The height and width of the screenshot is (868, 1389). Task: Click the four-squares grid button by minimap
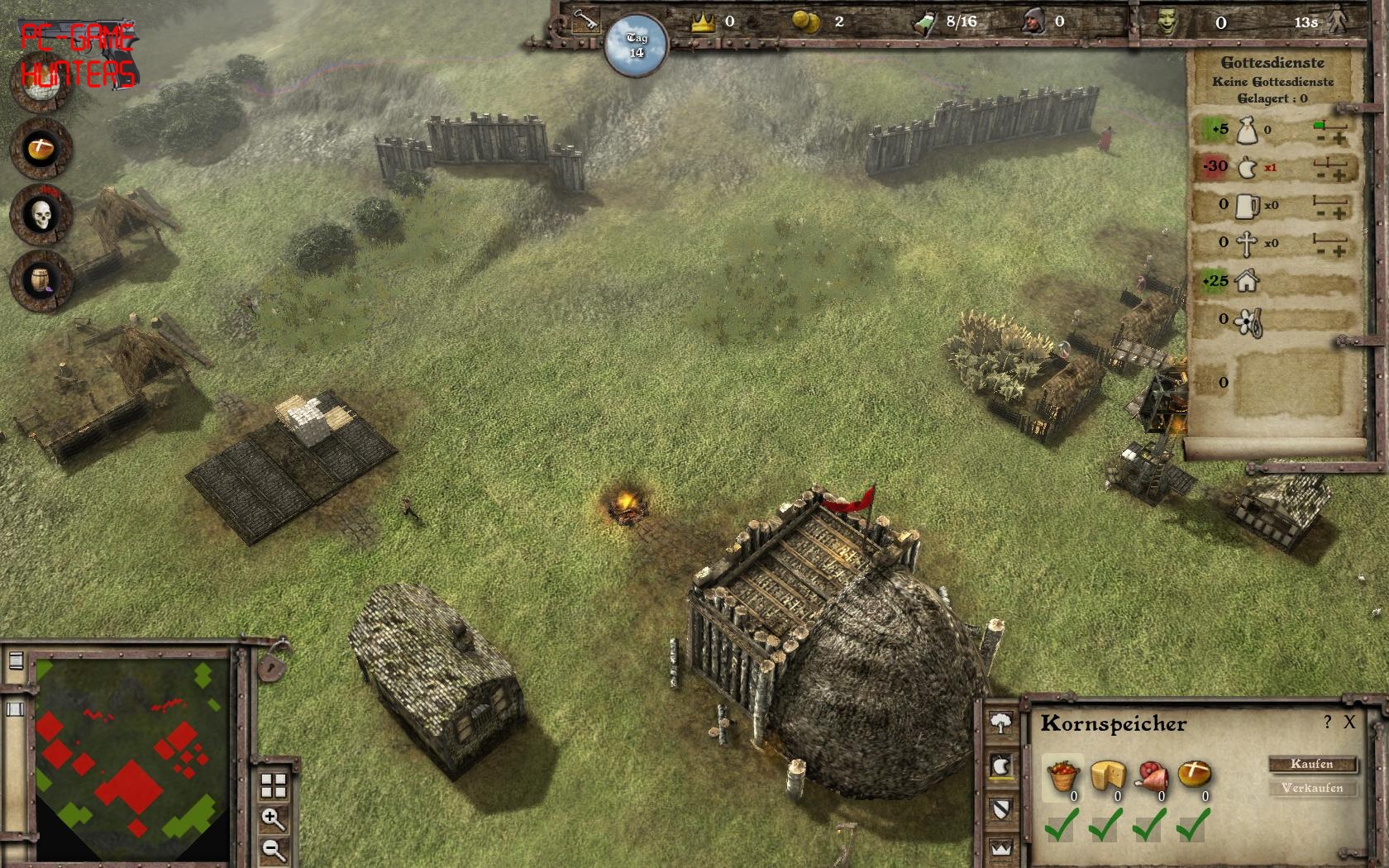coord(273,785)
